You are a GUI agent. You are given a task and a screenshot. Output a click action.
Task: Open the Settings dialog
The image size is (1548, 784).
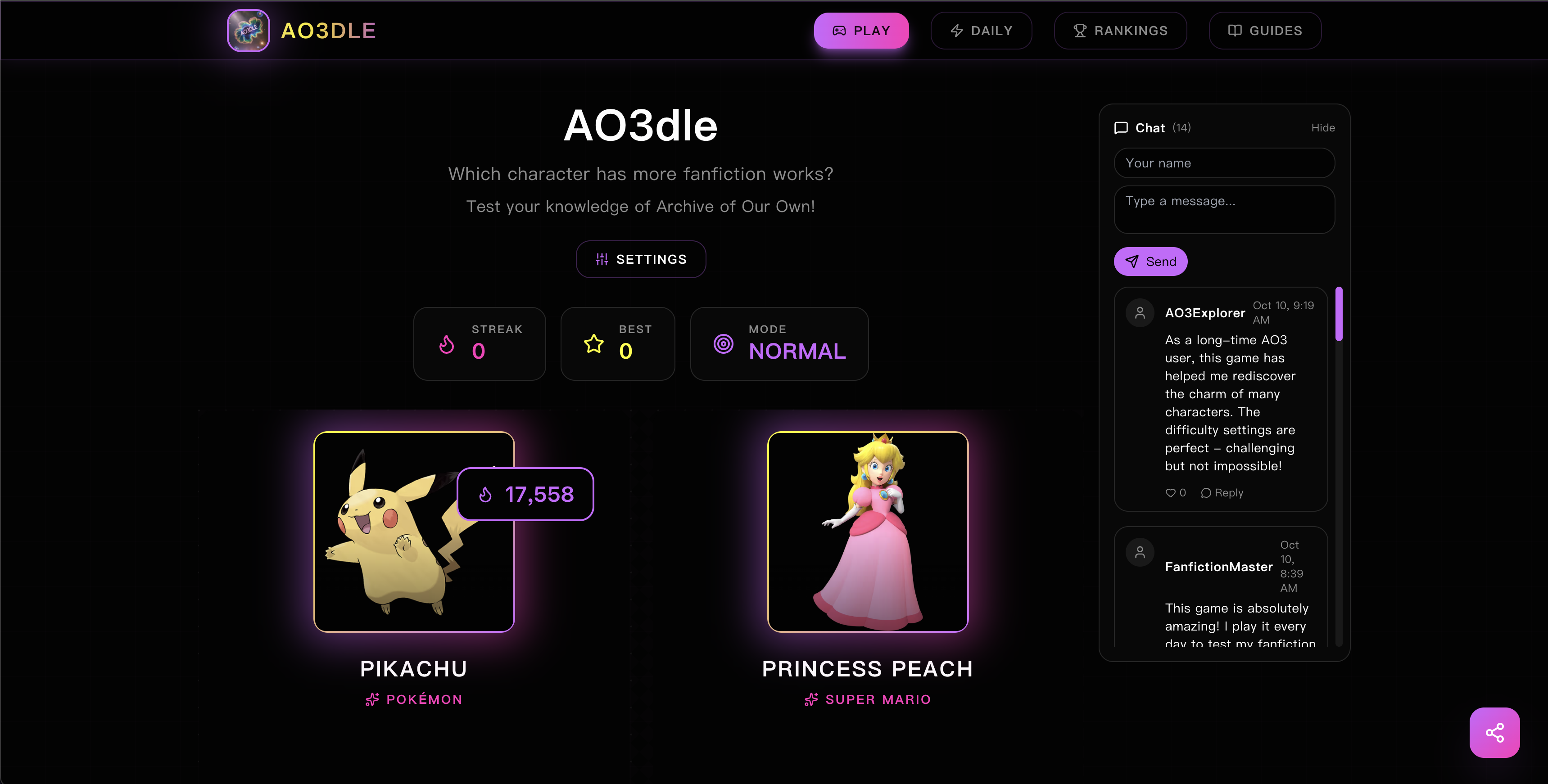[641, 259]
